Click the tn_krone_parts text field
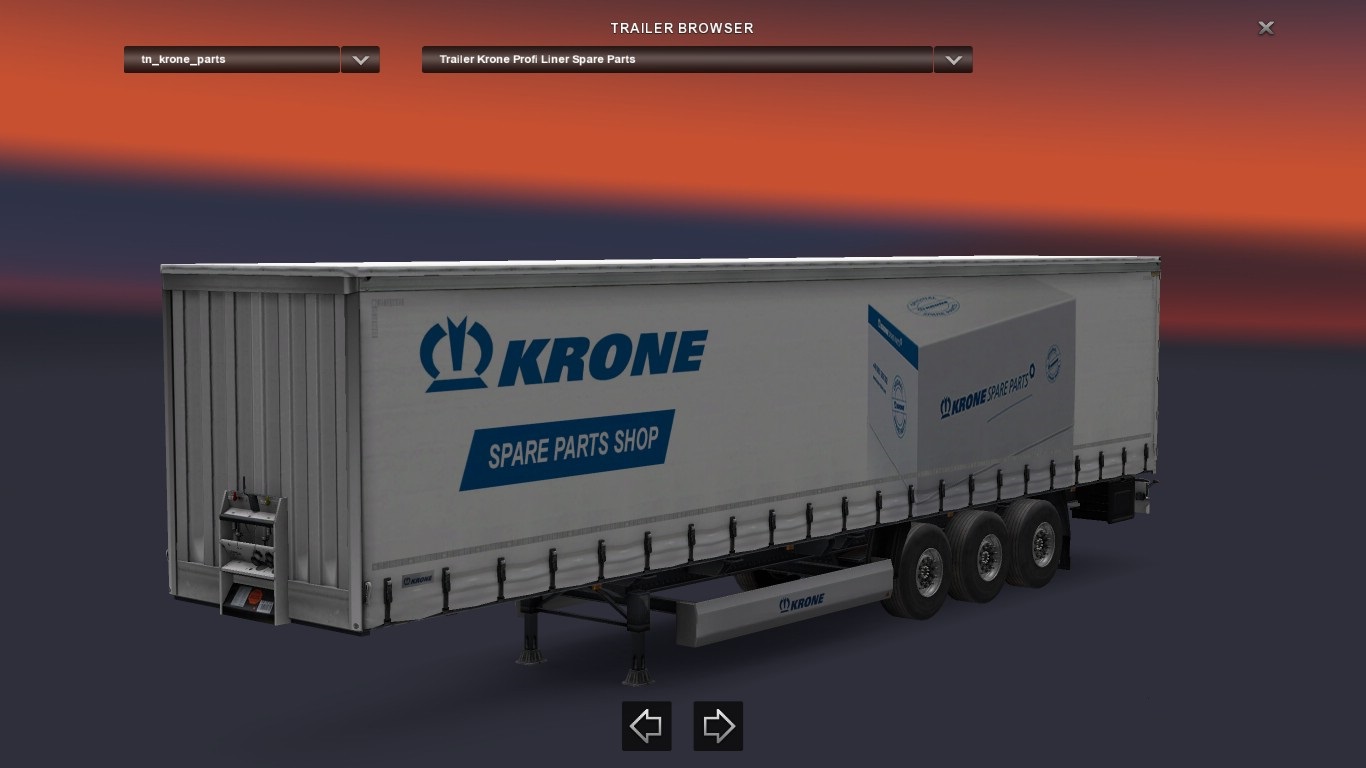This screenshot has width=1366, height=768. pyautogui.click(x=230, y=59)
